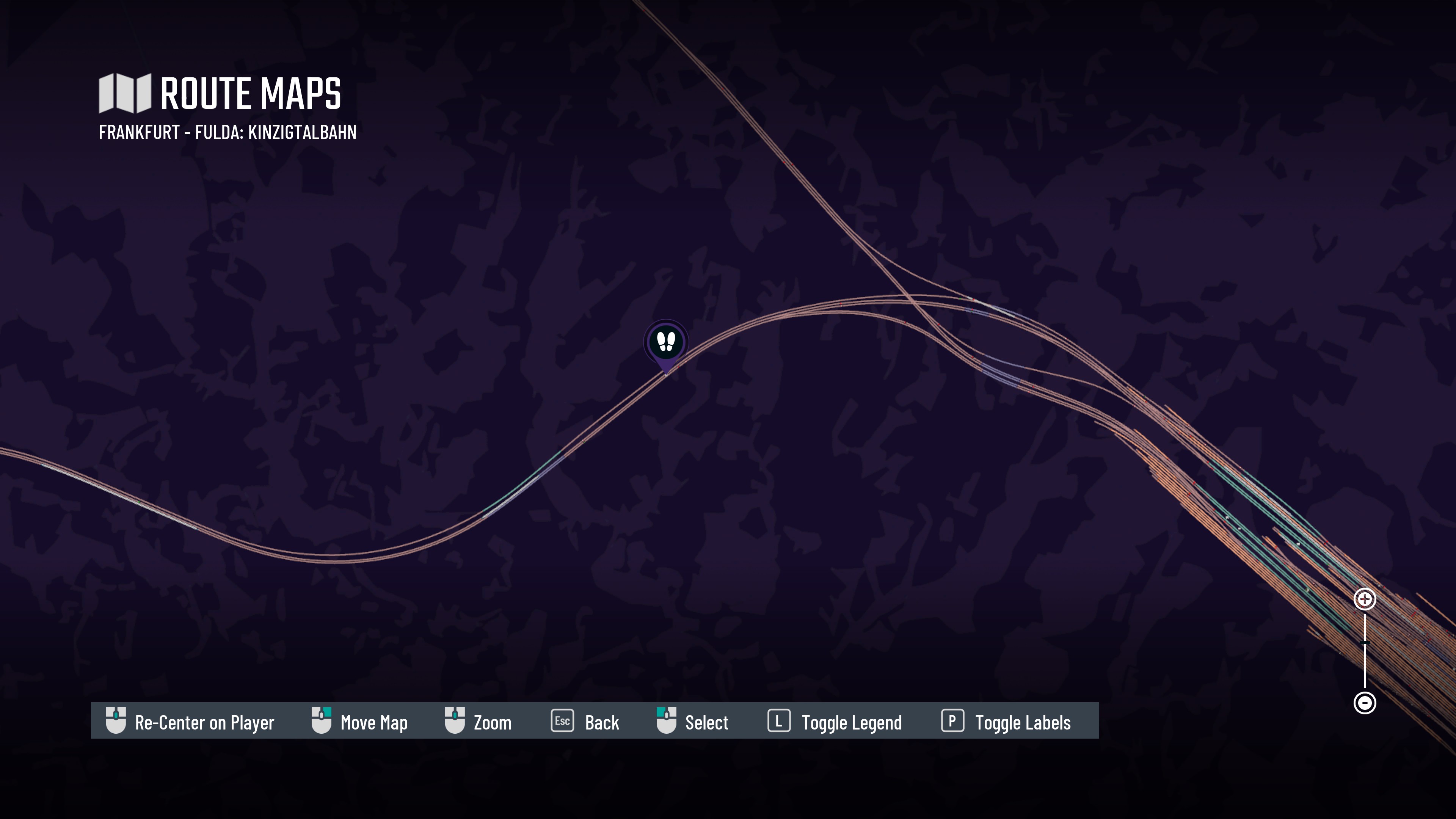This screenshot has width=1456, height=819.
Task: Zoom in with the plus button
Action: pyautogui.click(x=1365, y=599)
